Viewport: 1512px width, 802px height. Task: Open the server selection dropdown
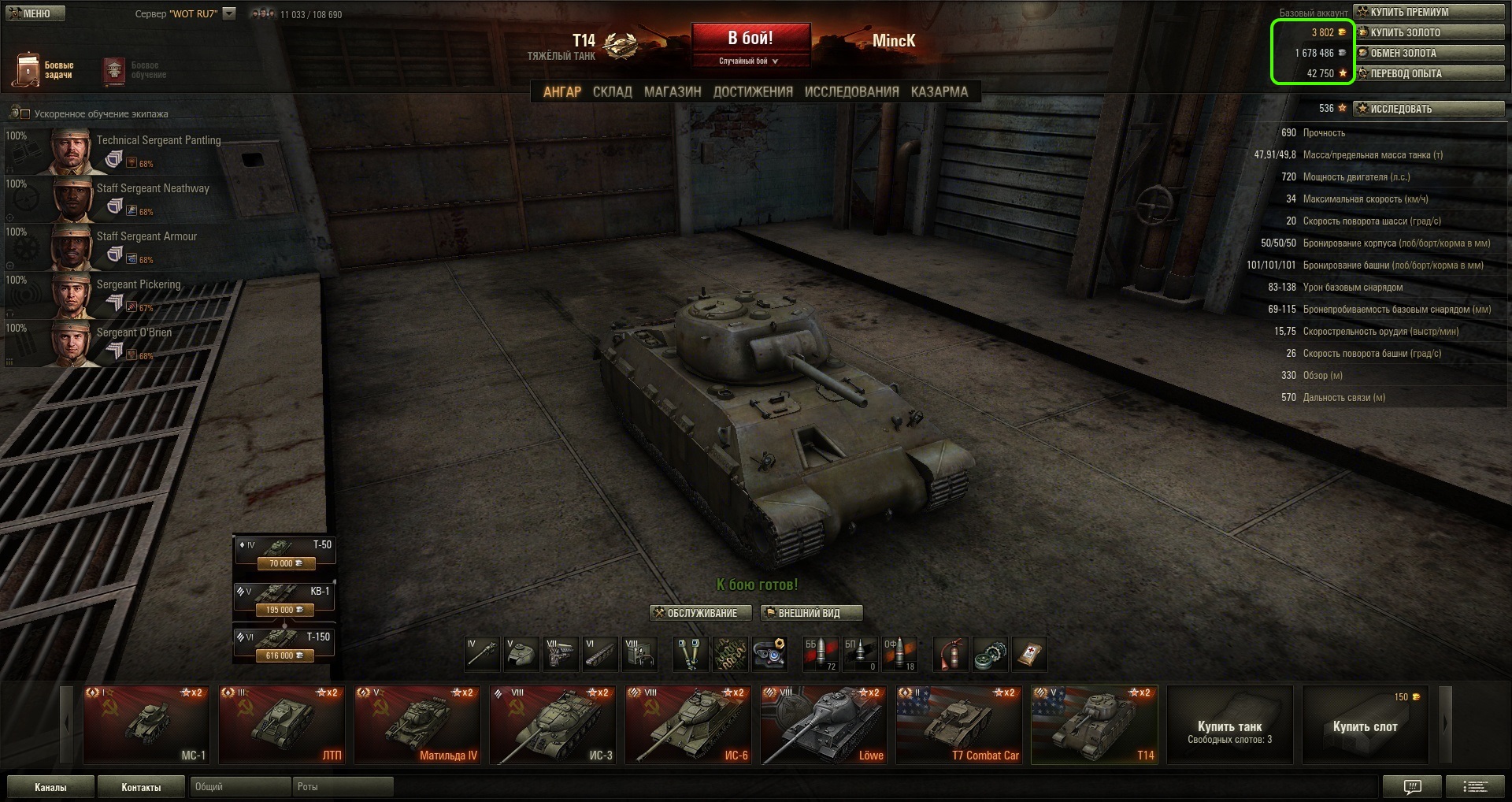pos(229,13)
